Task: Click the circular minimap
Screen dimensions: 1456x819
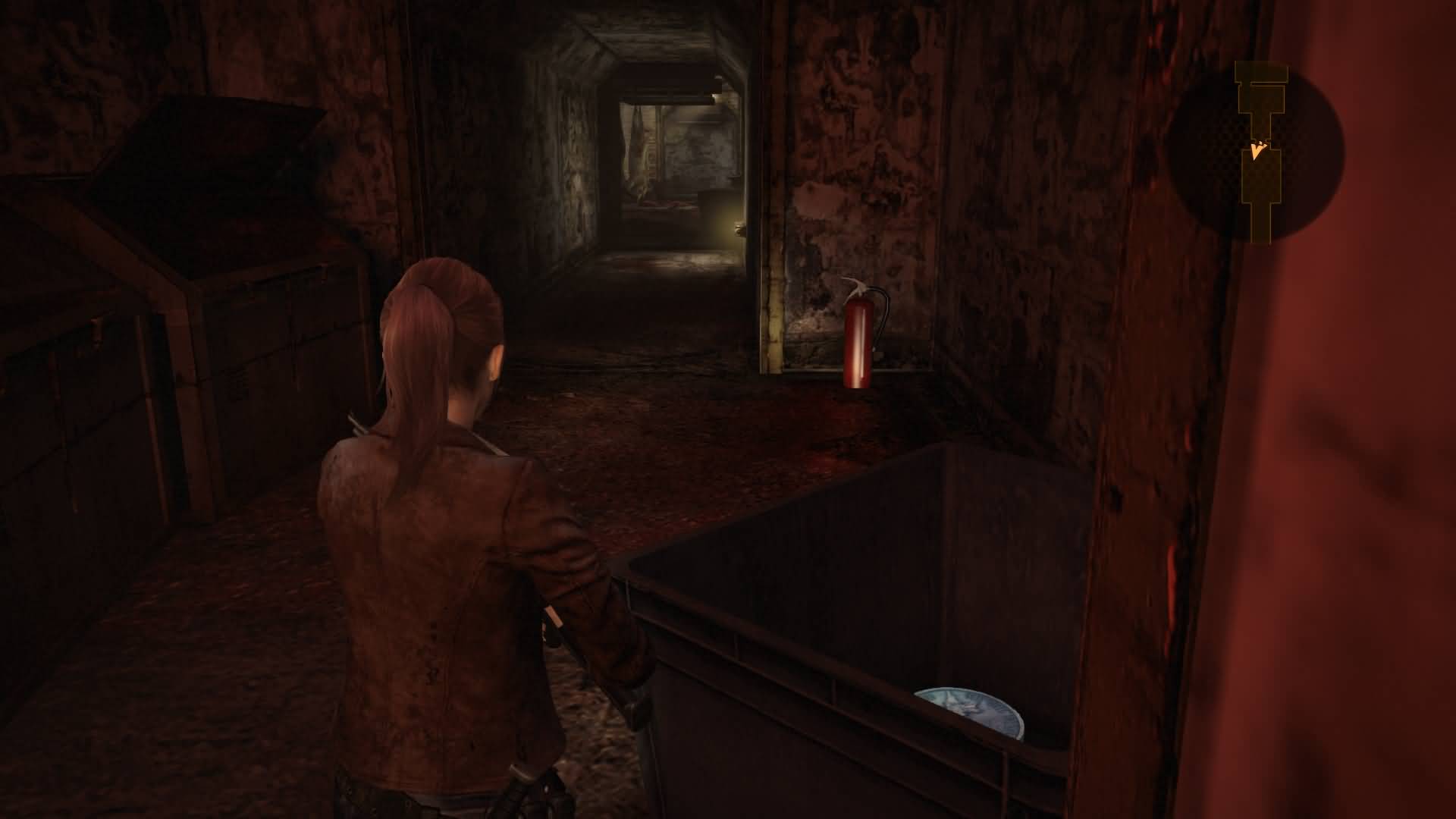Action: click(1257, 154)
